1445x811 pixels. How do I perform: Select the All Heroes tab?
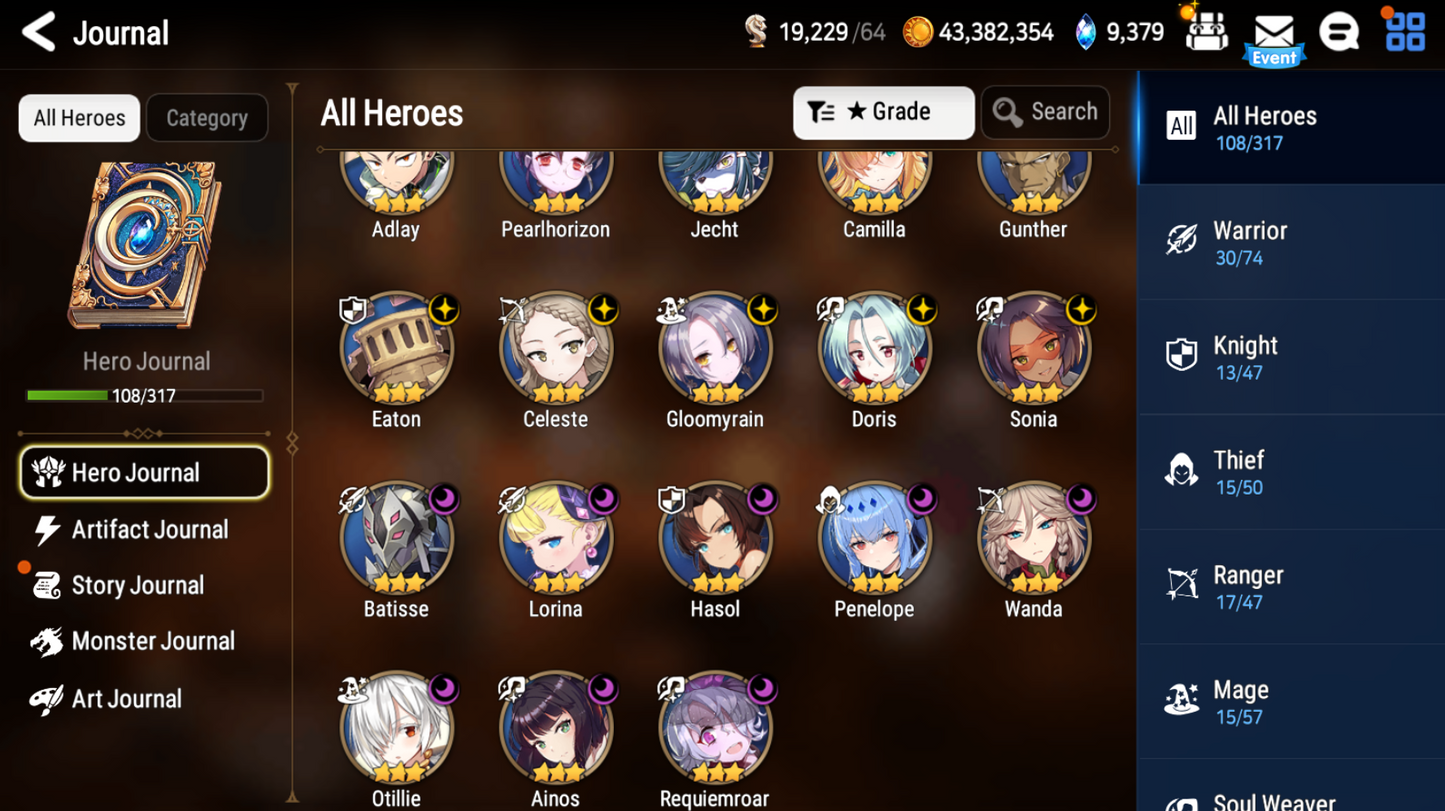[78, 117]
